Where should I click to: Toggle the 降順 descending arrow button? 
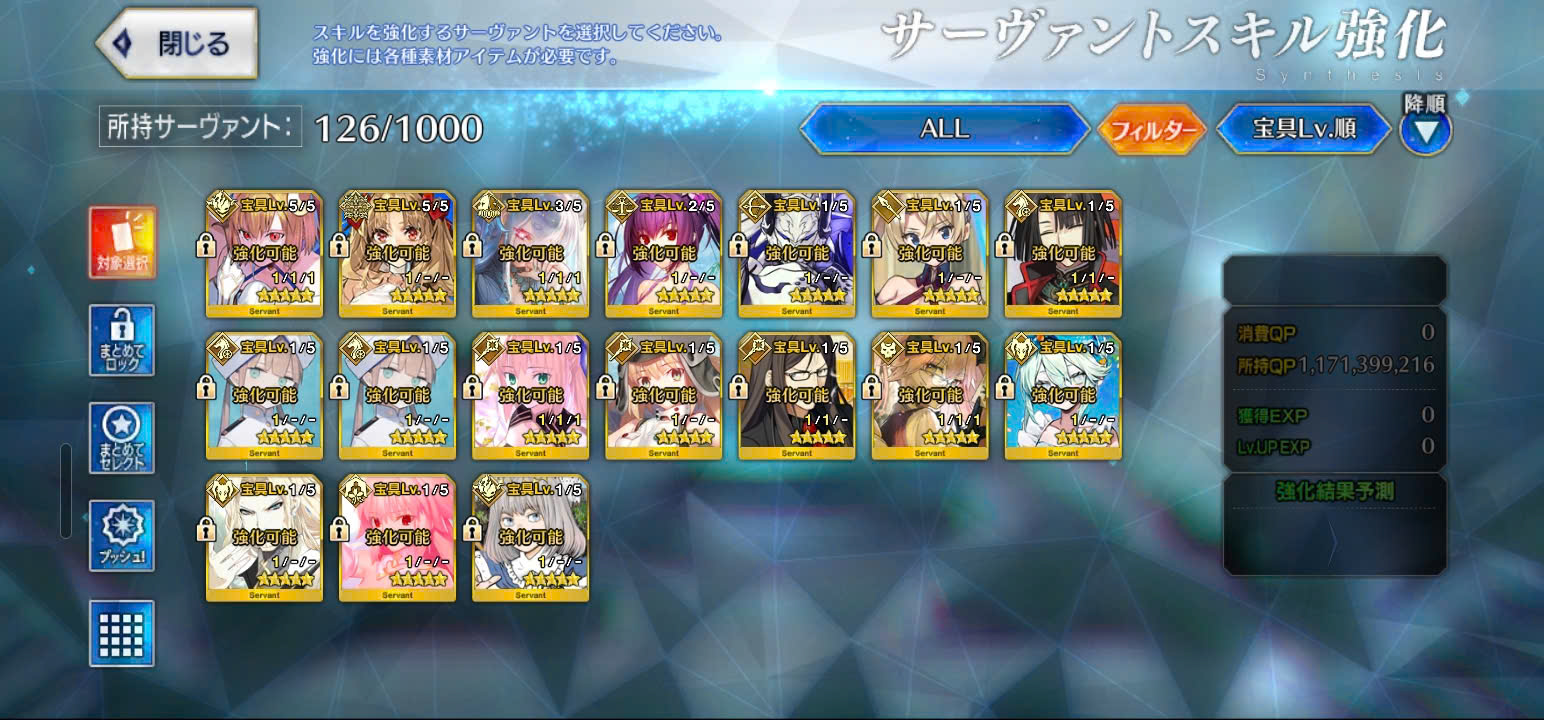1425,131
